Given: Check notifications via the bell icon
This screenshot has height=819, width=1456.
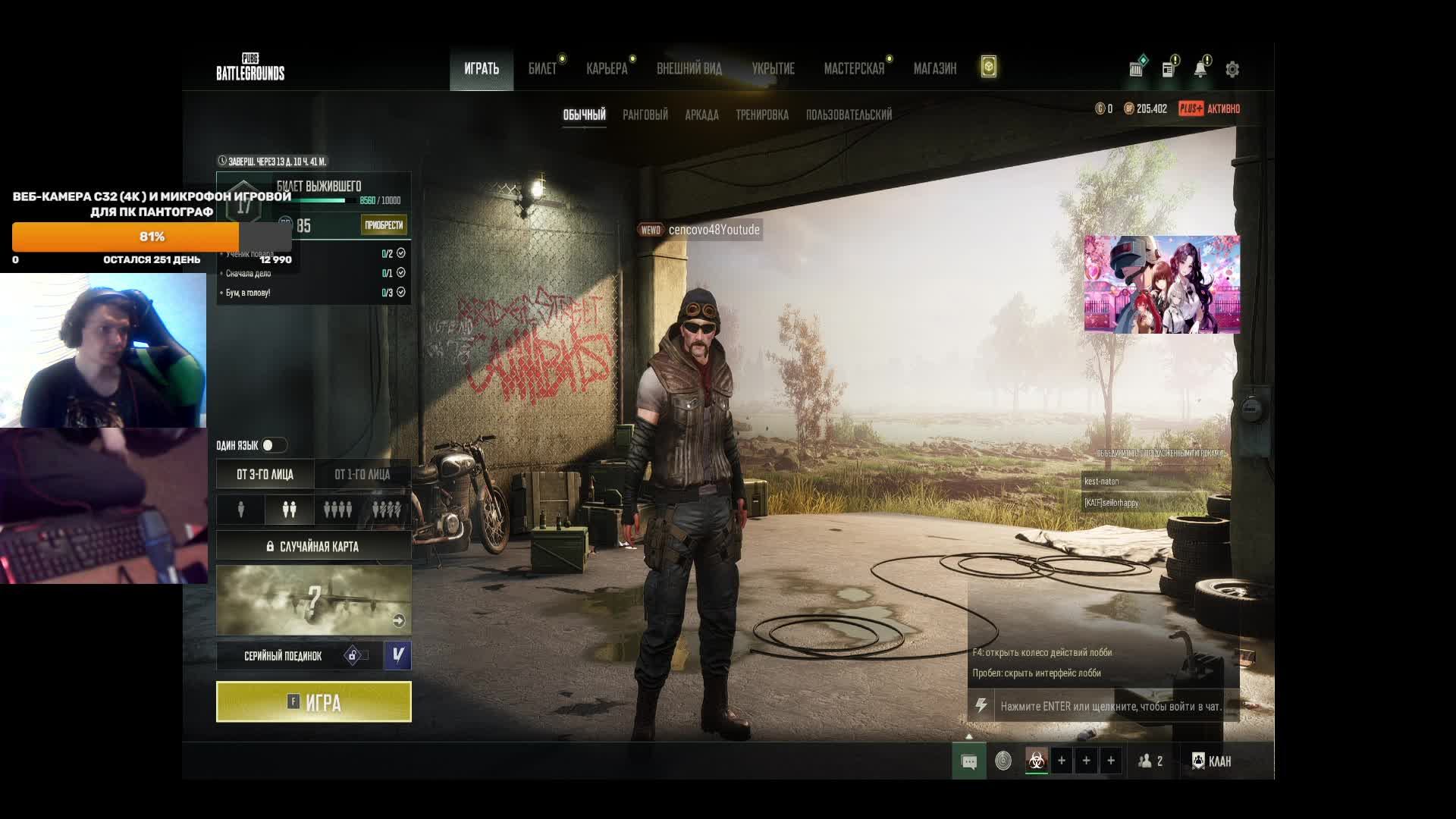Looking at the screenshot, I should 1200,70.
